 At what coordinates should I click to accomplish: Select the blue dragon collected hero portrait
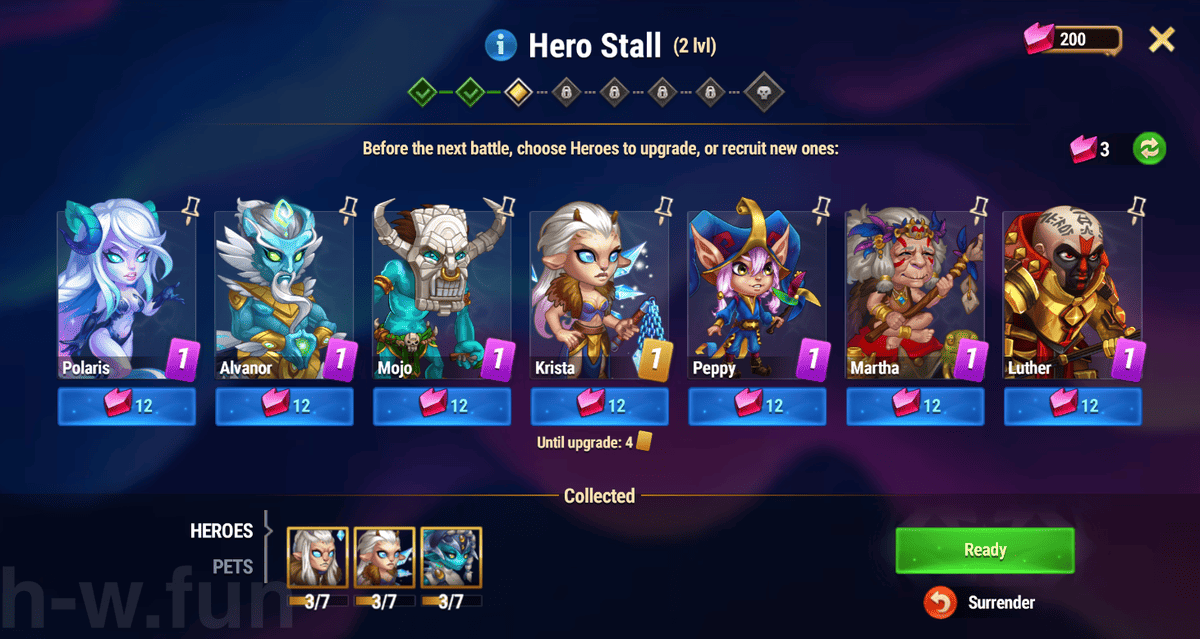coord(451,557)
